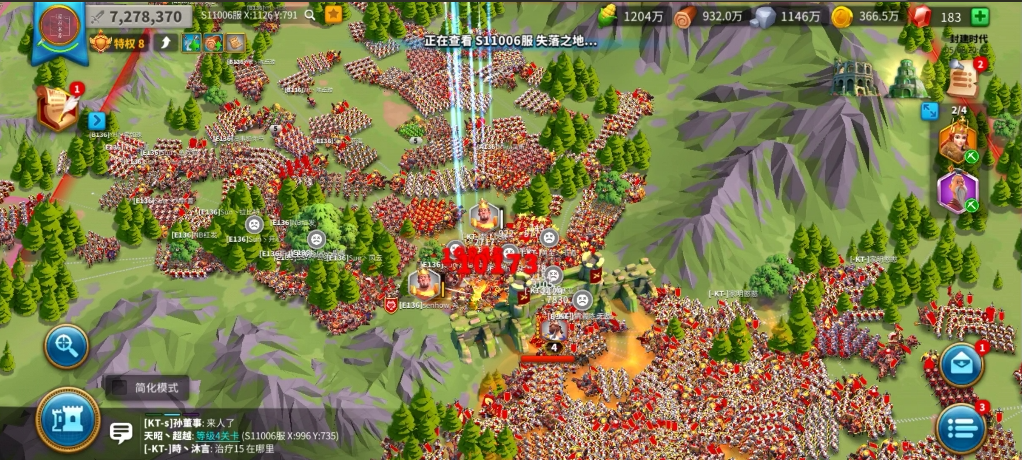
Task: Open the map search magnifier button
Action: (x=67, y=346)
